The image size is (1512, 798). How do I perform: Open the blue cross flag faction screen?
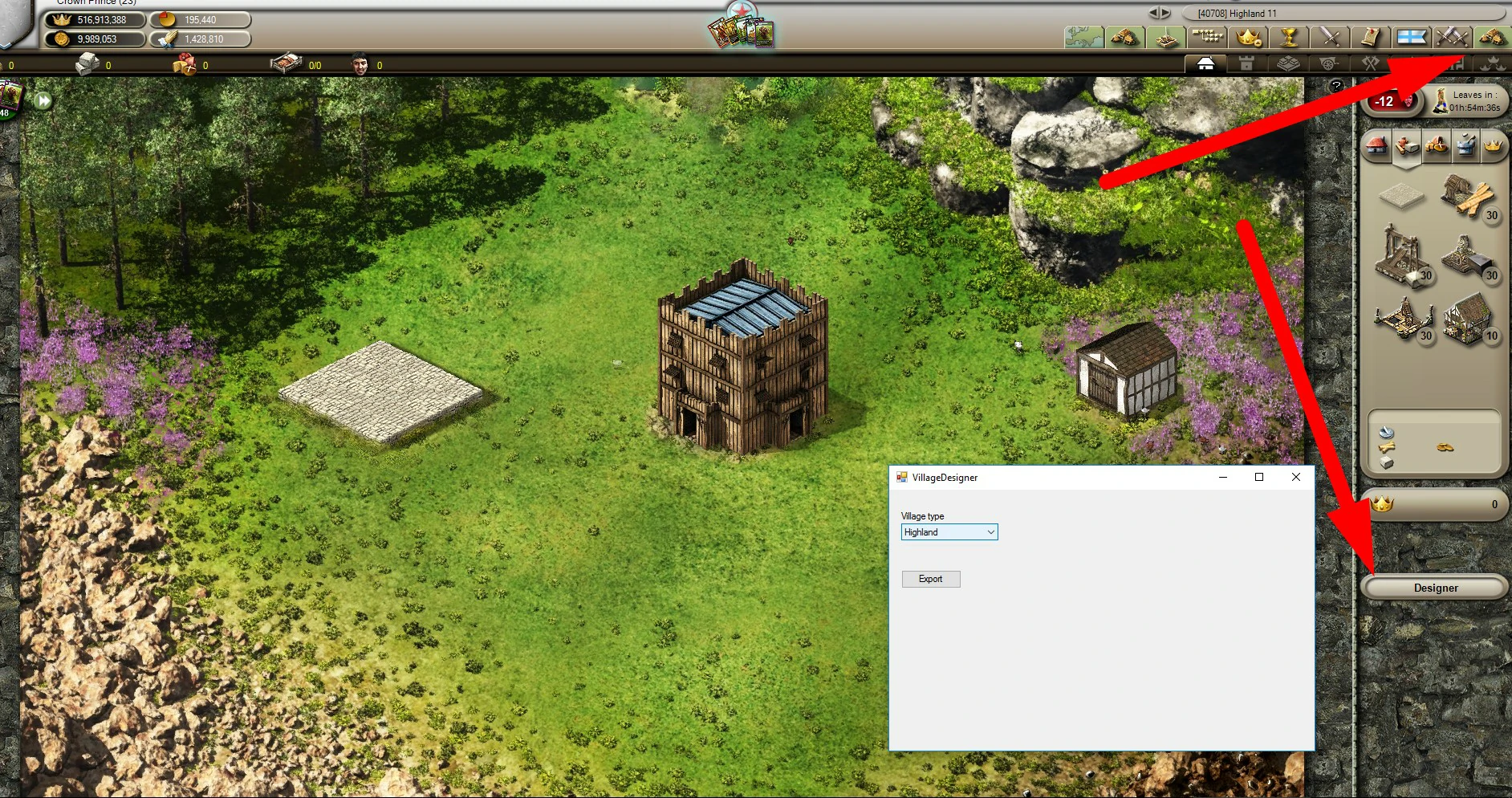click(1412, 37)
